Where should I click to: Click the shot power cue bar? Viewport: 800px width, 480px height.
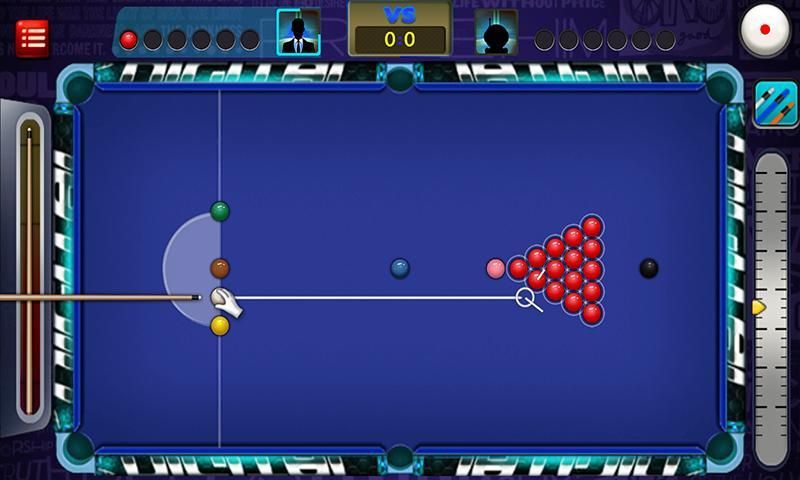pos(29,270)
